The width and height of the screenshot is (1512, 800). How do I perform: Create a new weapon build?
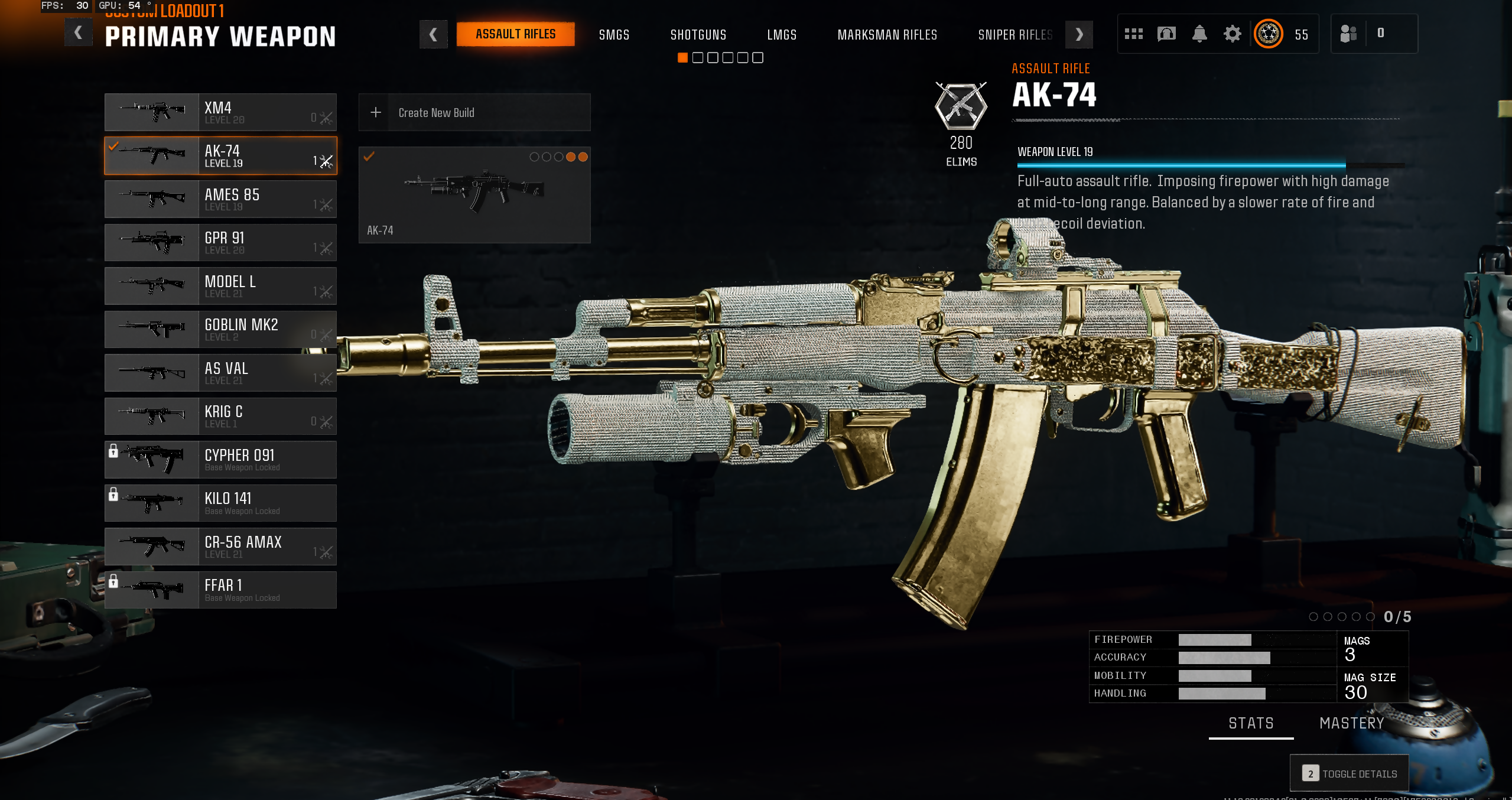coord(474,112)
